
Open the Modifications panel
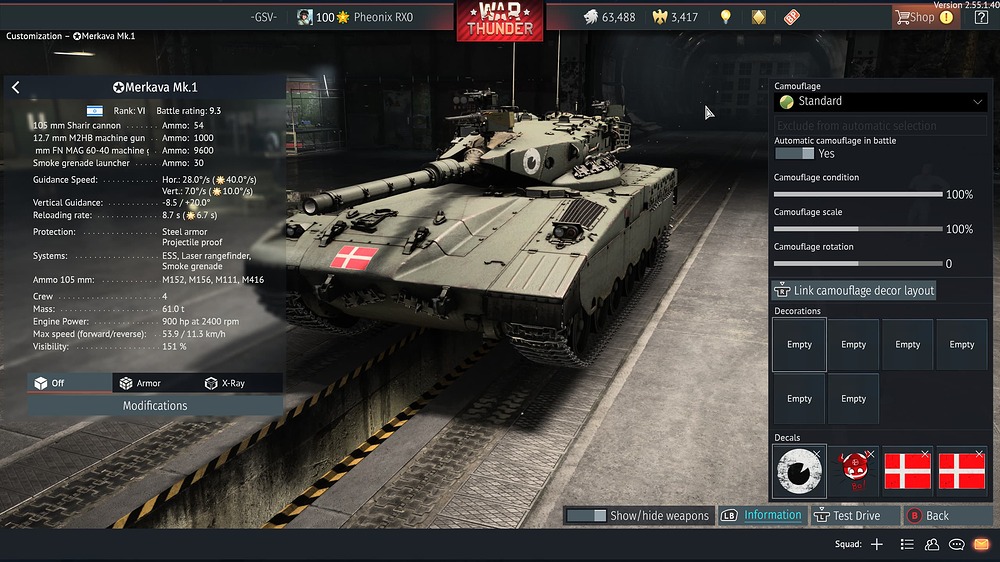click(155, 406)
